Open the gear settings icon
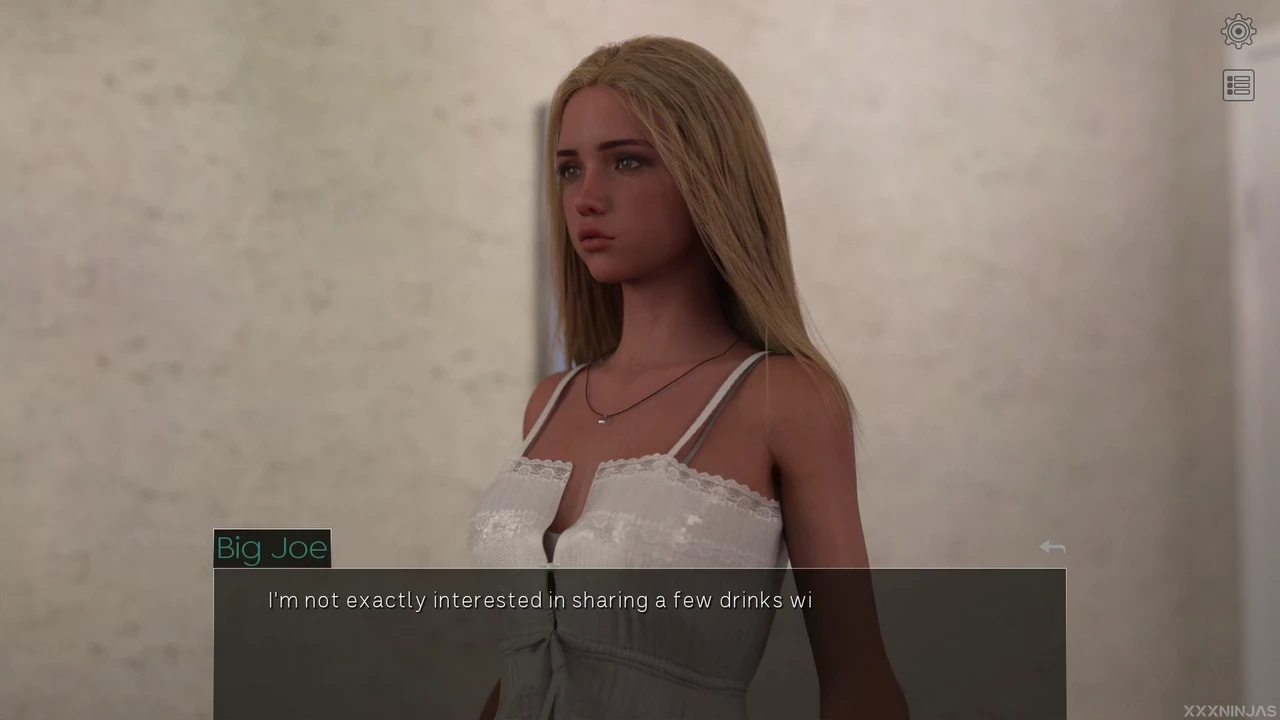1280x720 pixels. [x=1238, y=32]
